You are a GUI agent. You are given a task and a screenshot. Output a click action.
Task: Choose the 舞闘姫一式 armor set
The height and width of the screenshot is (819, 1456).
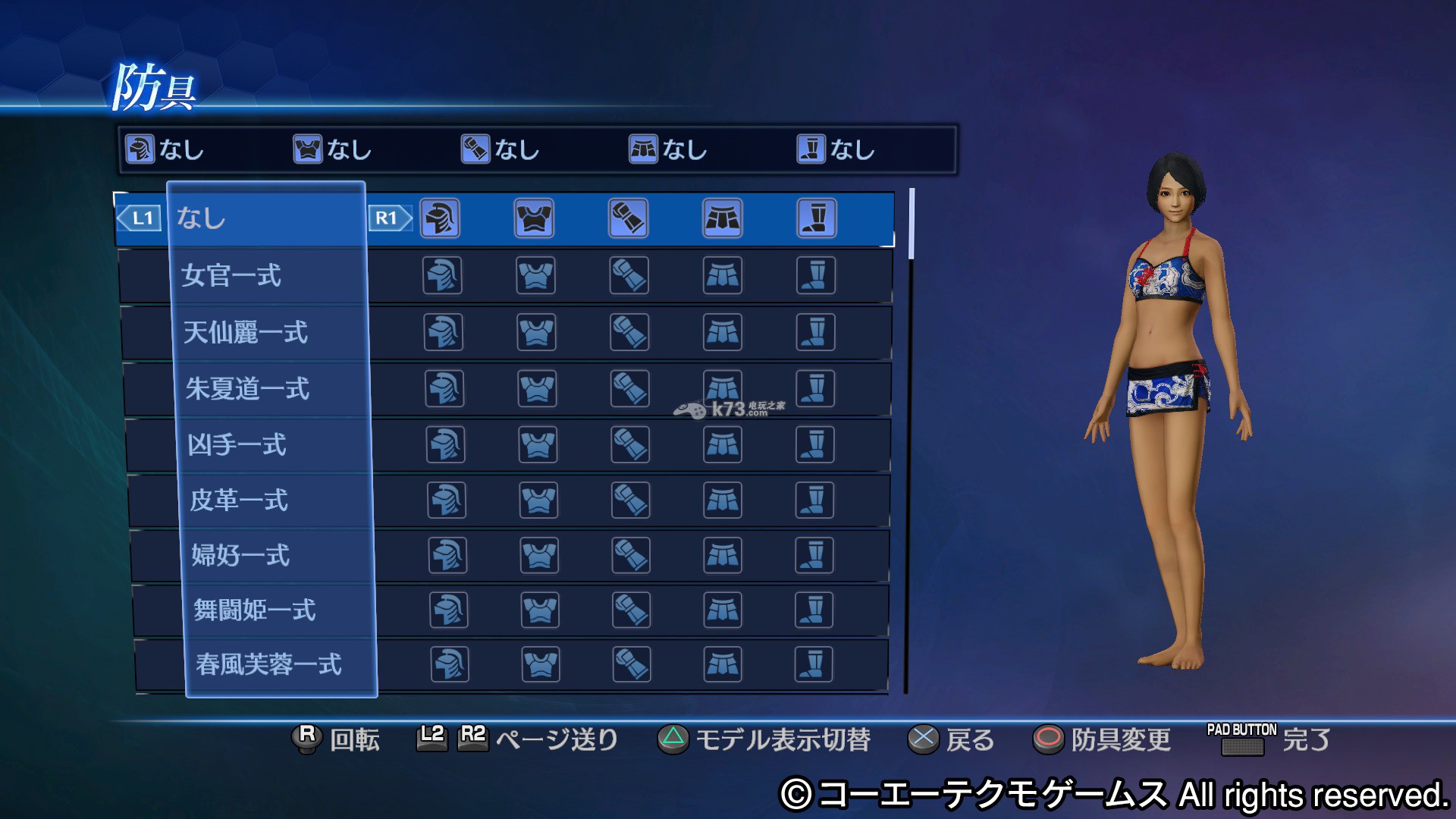281,610
